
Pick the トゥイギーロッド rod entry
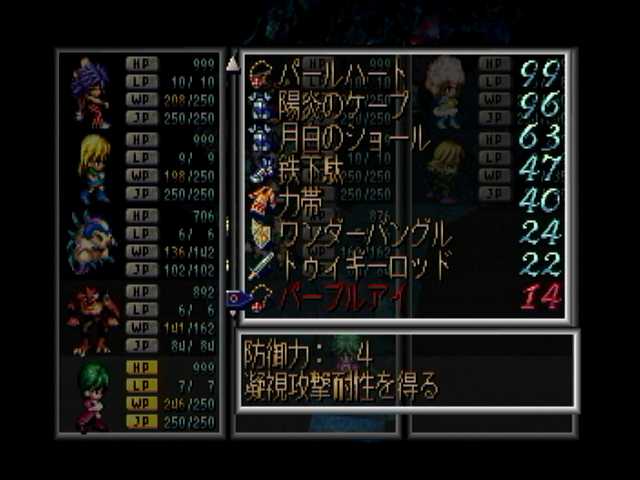(x=352, y=265)
